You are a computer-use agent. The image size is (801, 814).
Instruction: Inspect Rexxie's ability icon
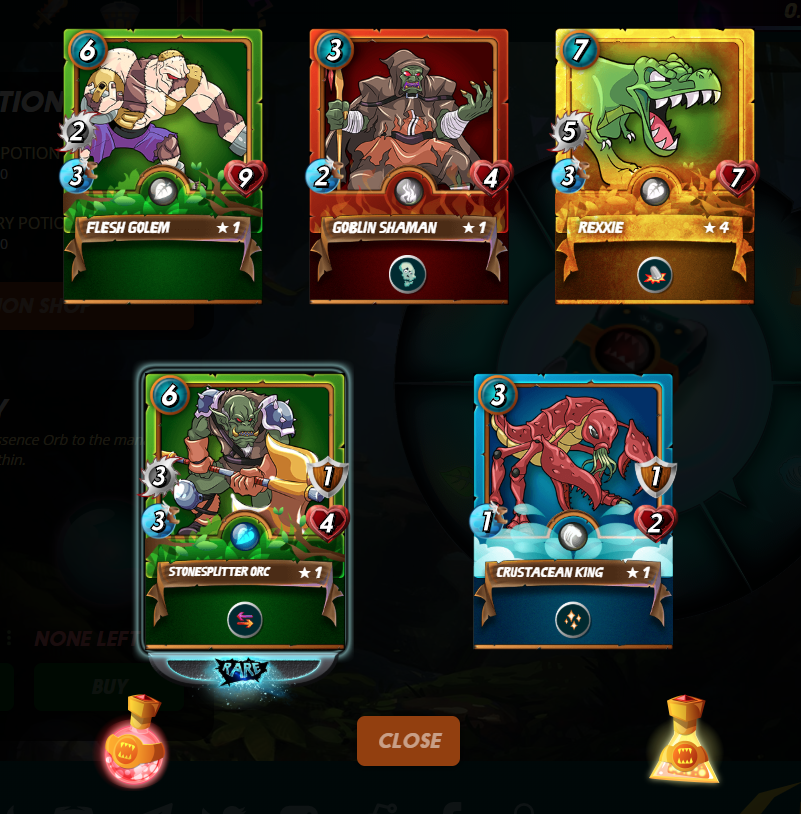tap(654, 274)
